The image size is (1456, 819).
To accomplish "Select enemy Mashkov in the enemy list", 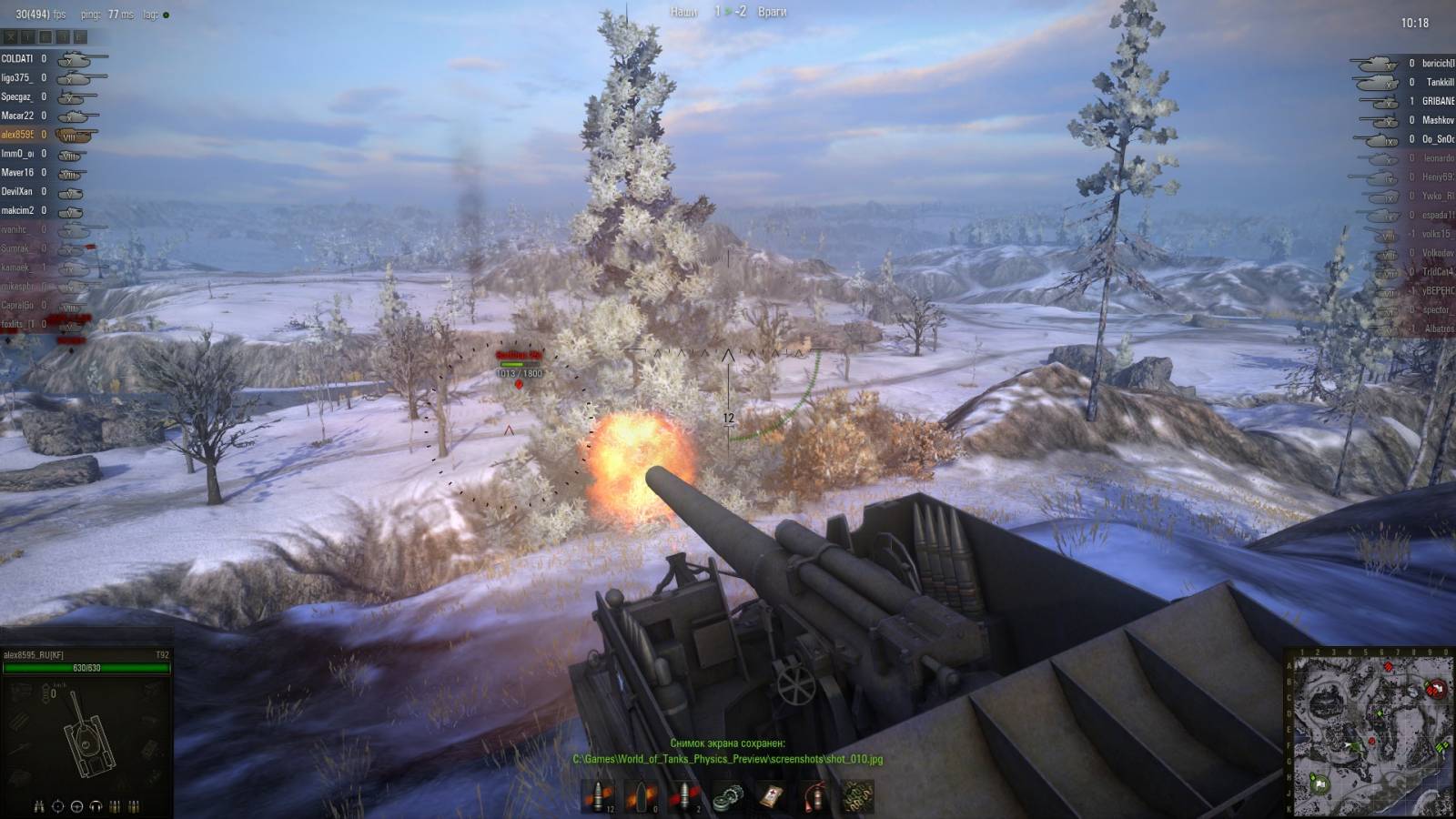I will click(x=1438, y=120).
